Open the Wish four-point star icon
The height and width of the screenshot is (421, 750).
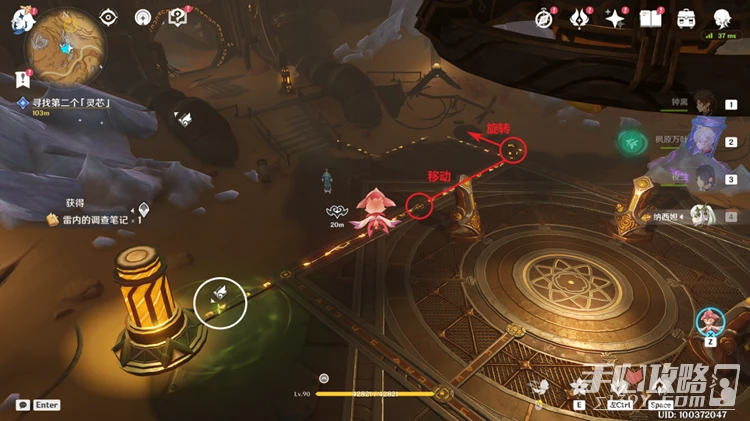615,18
